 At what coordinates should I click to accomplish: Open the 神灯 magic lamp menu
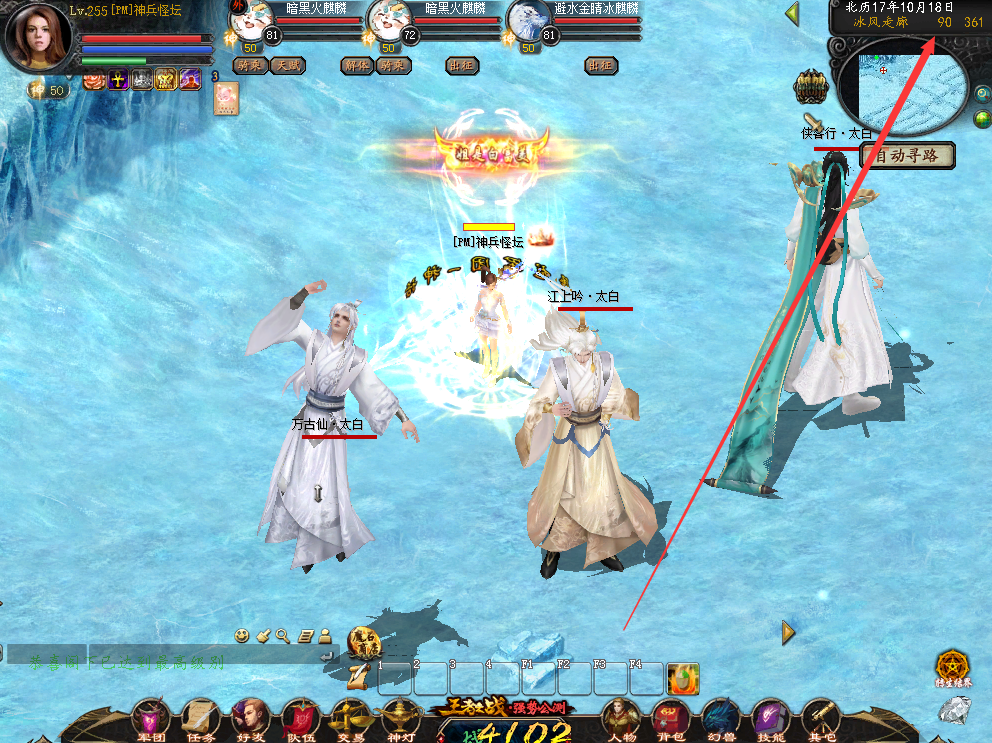coord(398,717)
